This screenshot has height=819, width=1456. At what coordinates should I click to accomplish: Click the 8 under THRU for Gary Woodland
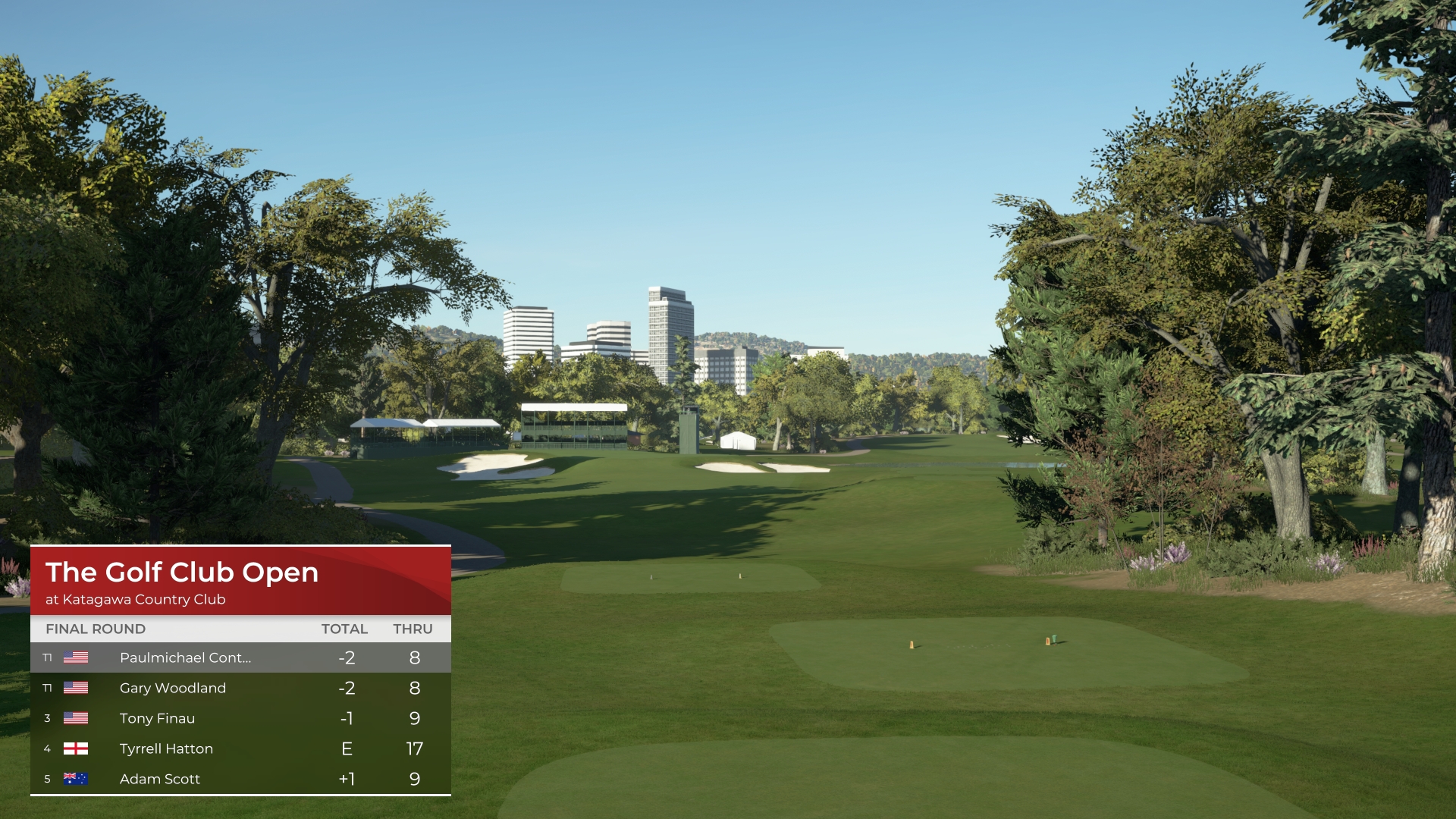tap(414, 688)
